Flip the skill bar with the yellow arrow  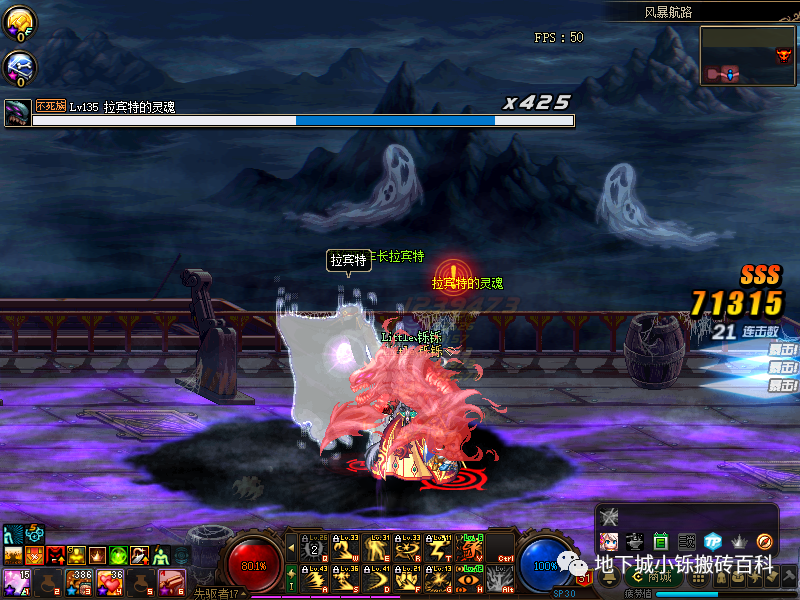(x=291, y=548)
